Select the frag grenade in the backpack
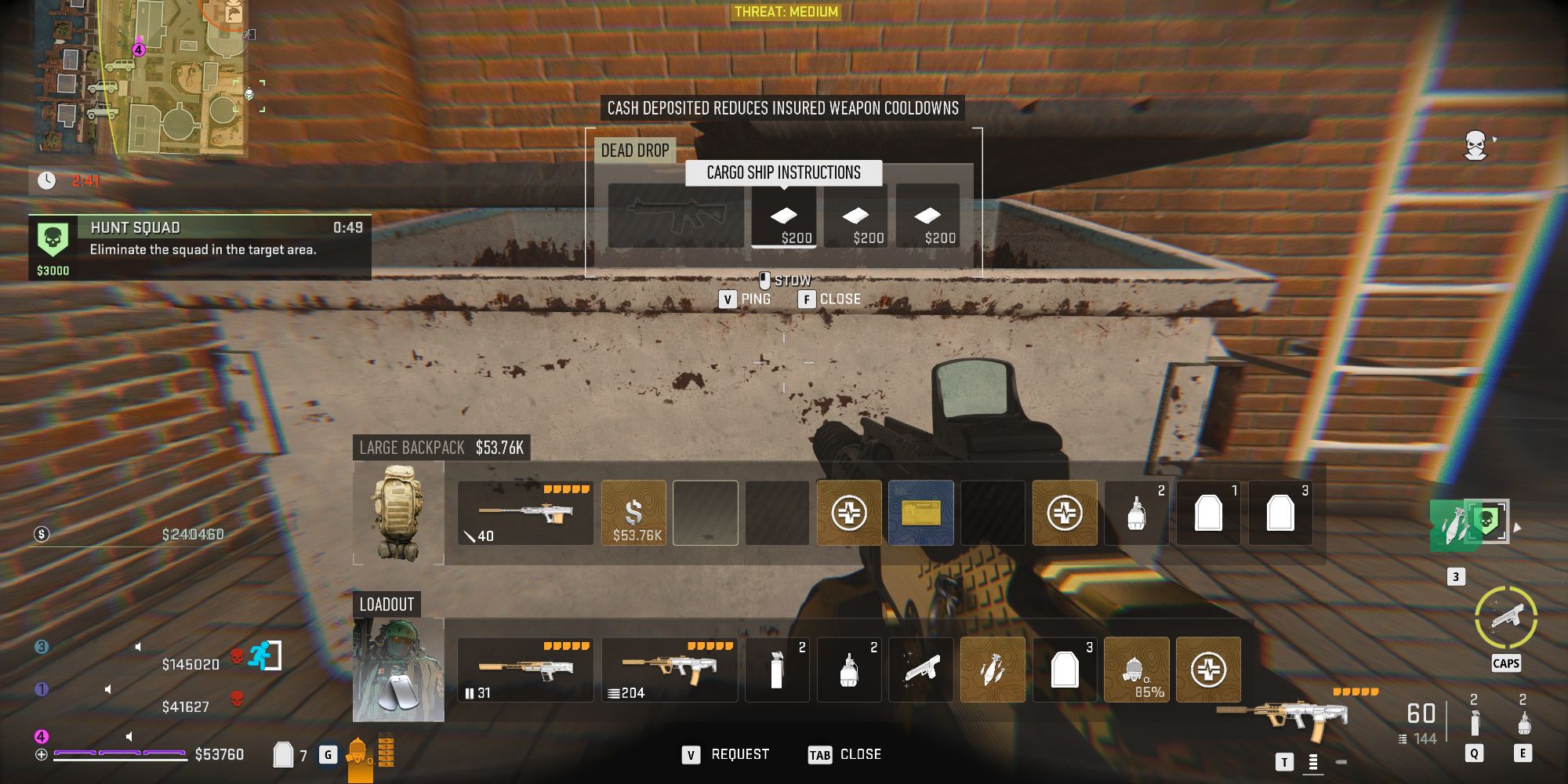 coord(1136,513)
